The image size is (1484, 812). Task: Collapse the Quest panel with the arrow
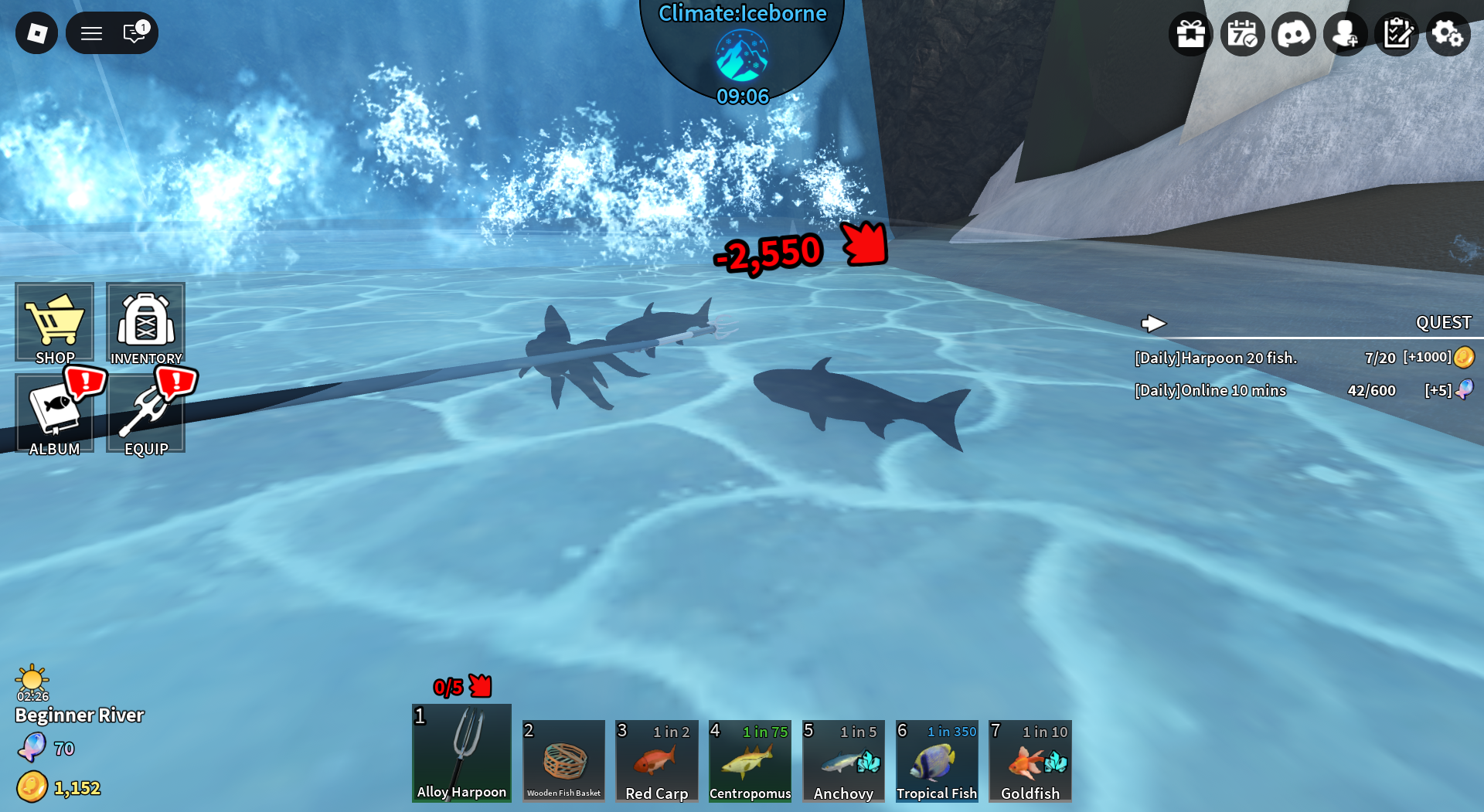tap(1153, 323)
